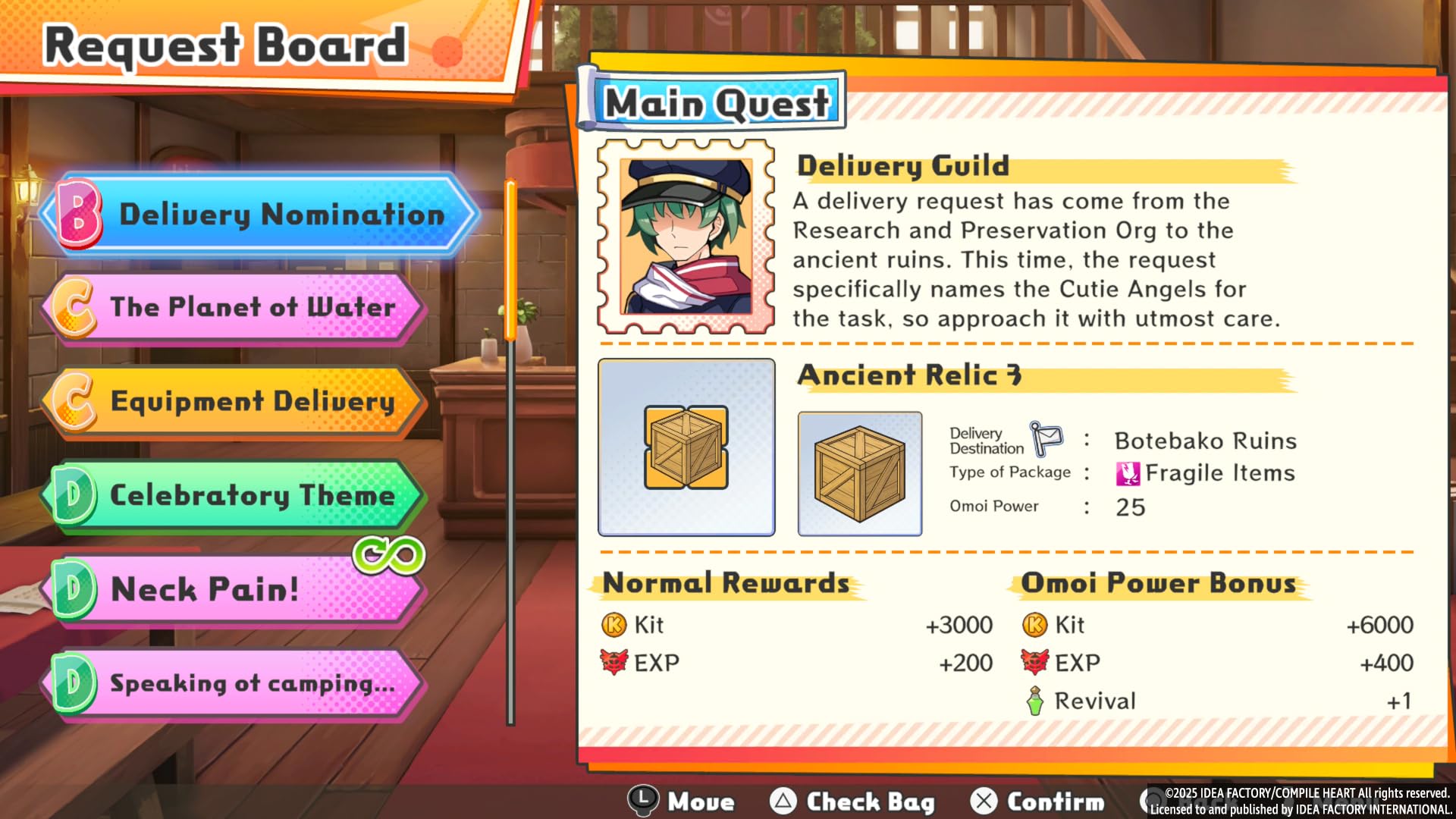Select the Kit coin icon under Normal Rewards
The image size is (1456, 819).
coord(613,626)
